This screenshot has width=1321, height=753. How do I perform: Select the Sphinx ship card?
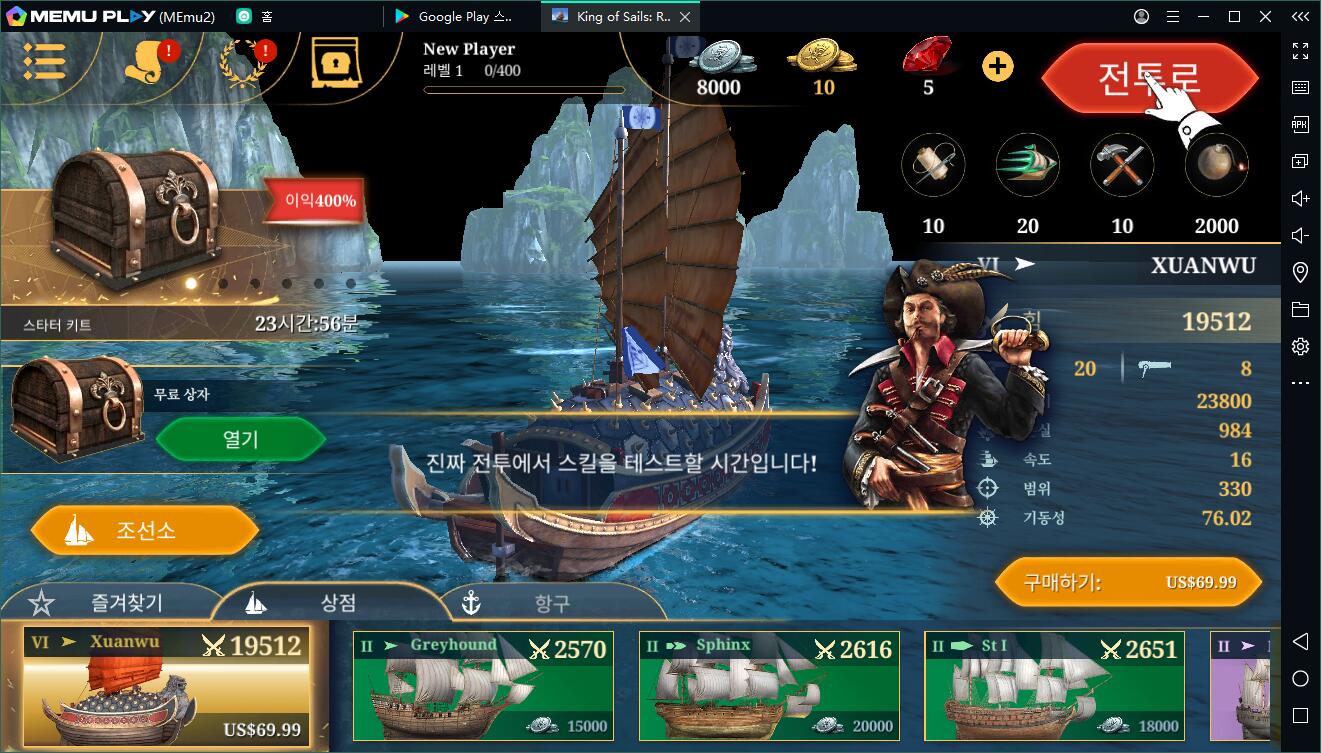pyautogui.click(x=768, y=685)
